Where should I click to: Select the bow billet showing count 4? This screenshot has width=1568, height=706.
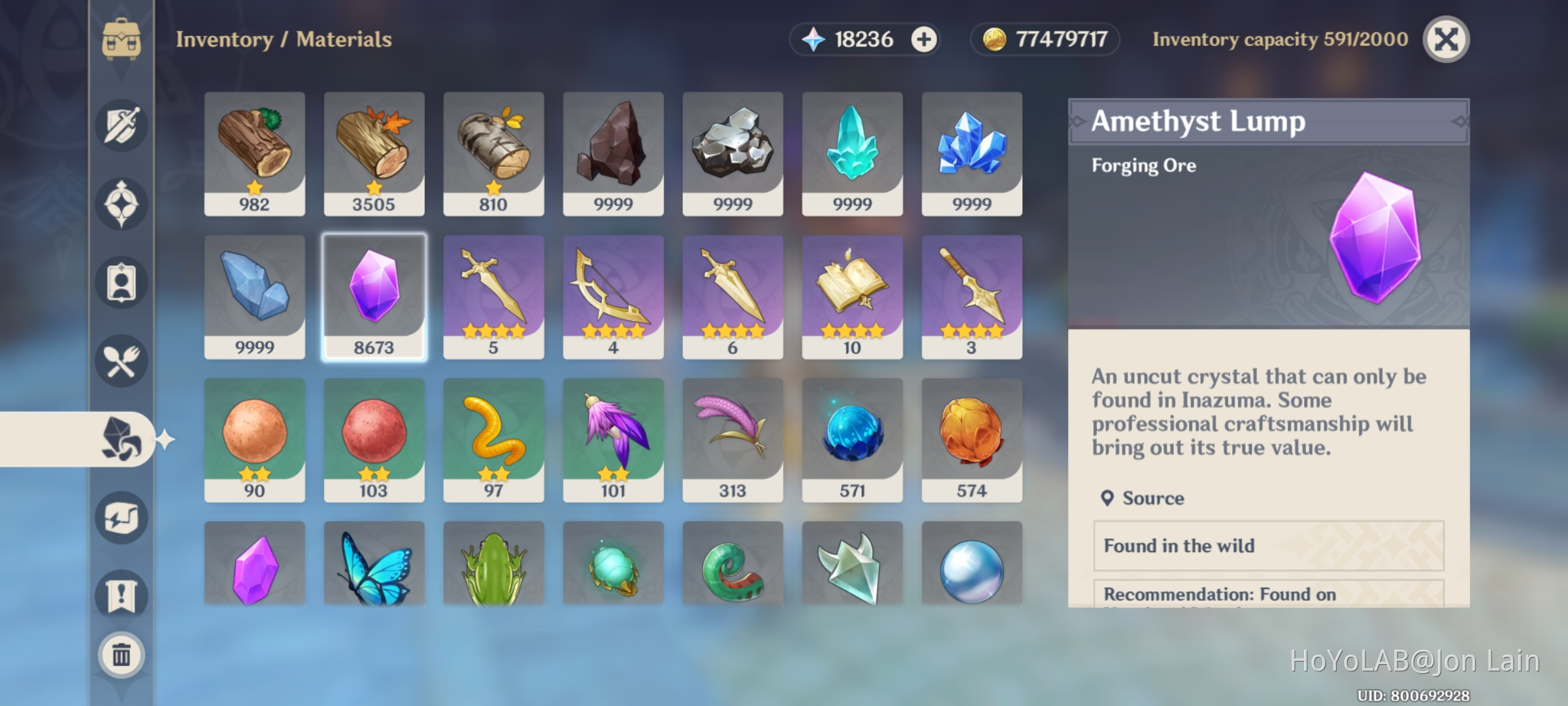(x=613, y=297)
